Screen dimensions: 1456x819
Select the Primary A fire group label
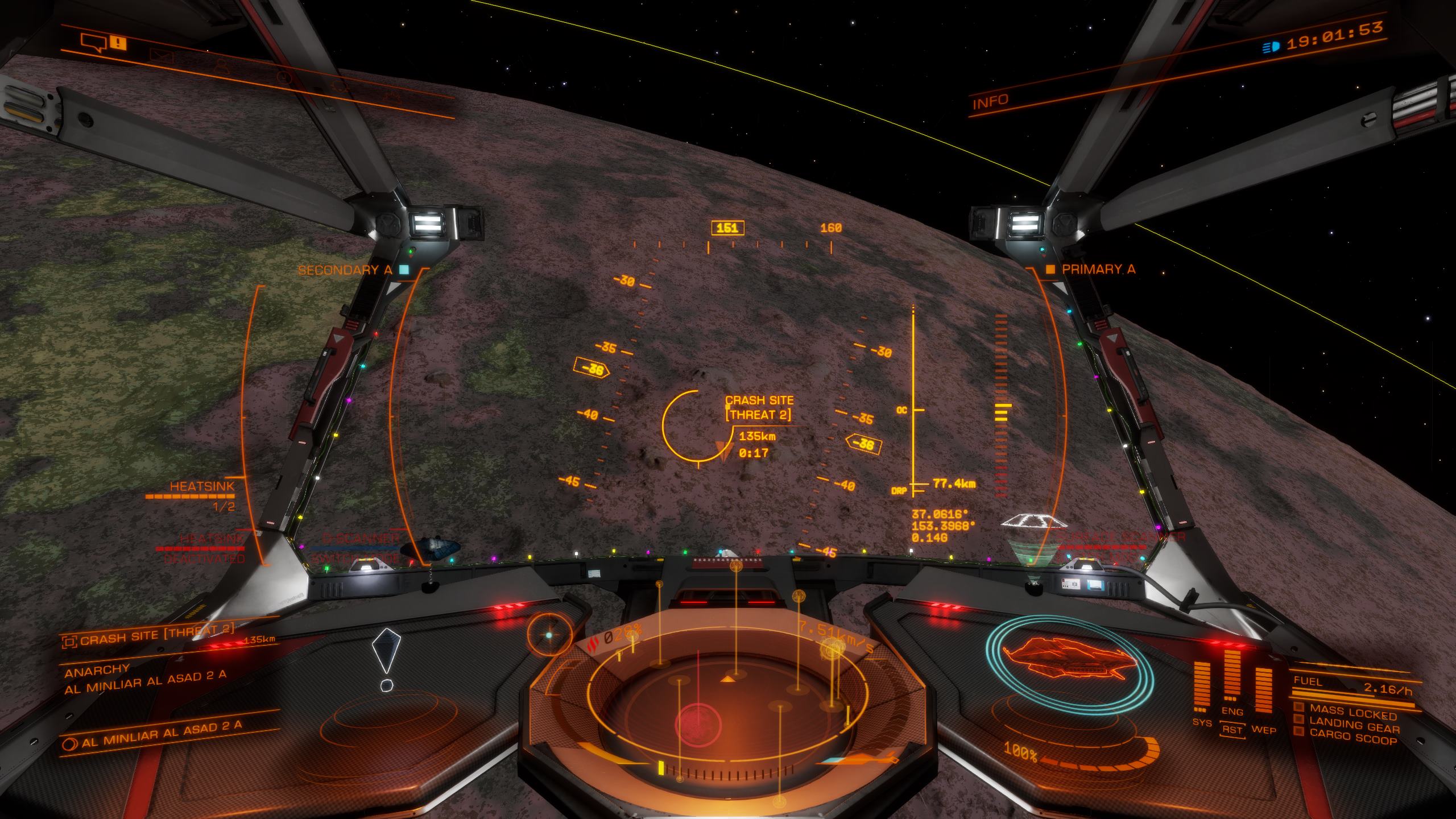1098,269
